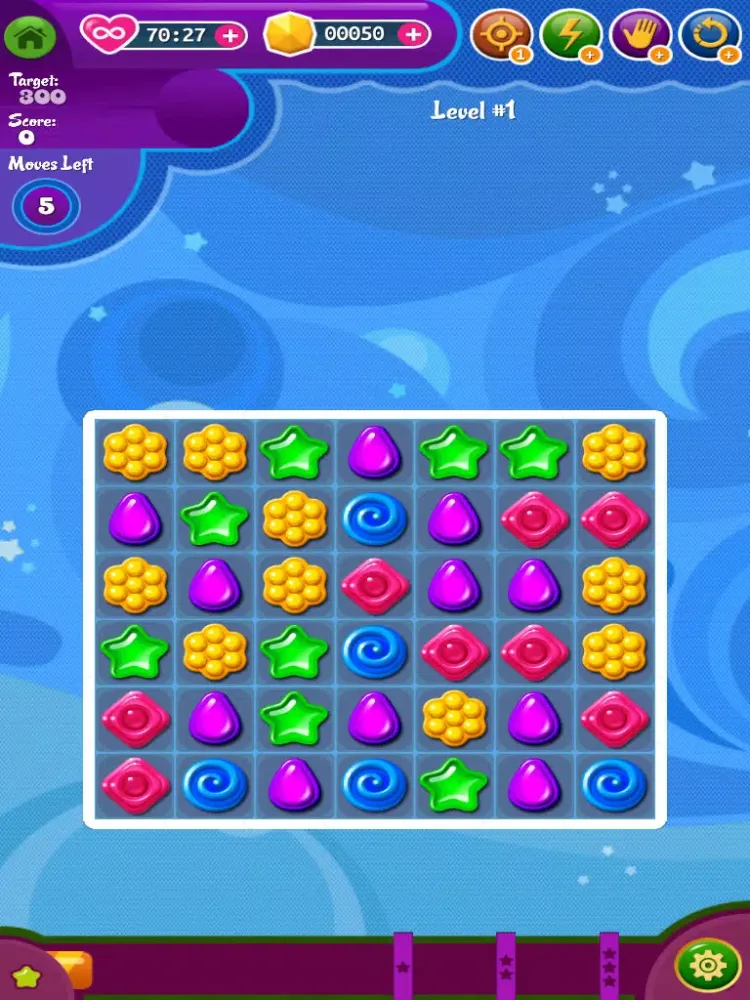Image resolution: width=750 pixels, height=1000 pixels.
Task: Activate the orange target booster
Action: (x=500, y=35)
